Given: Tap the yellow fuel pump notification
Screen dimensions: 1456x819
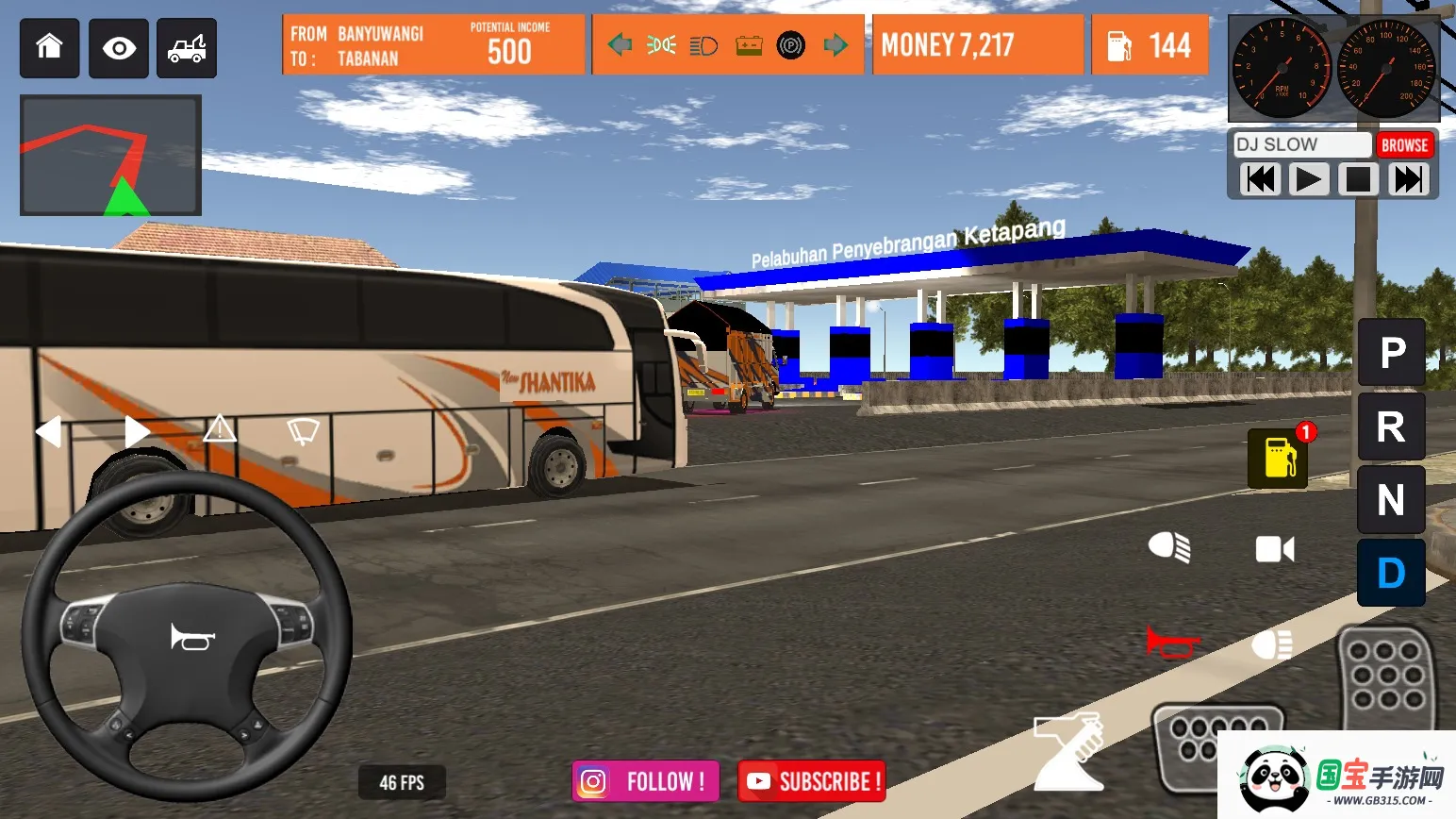Looking at the screenshot, I should (1279, 458).
